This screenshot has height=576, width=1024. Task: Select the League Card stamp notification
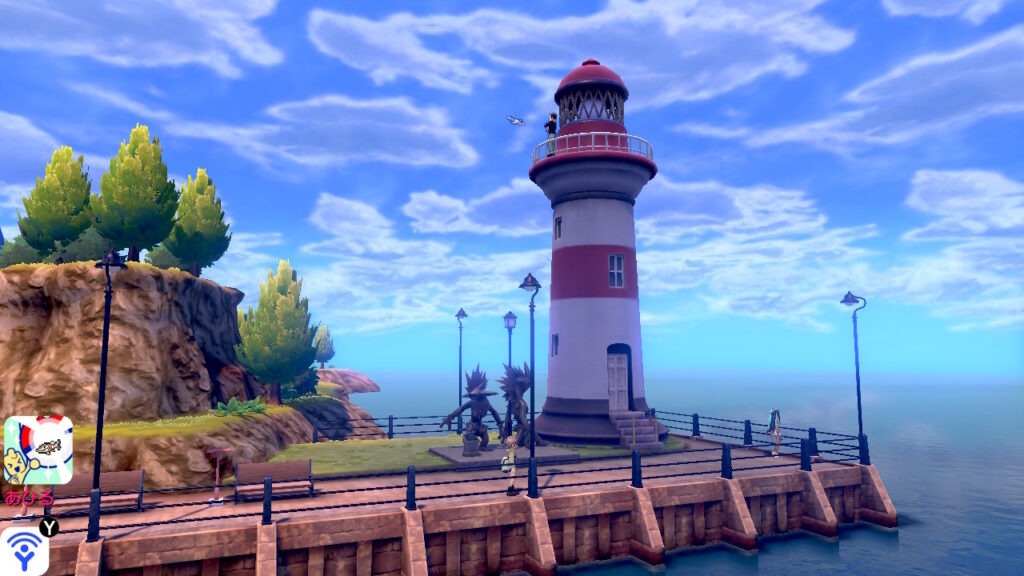[38, 450]
